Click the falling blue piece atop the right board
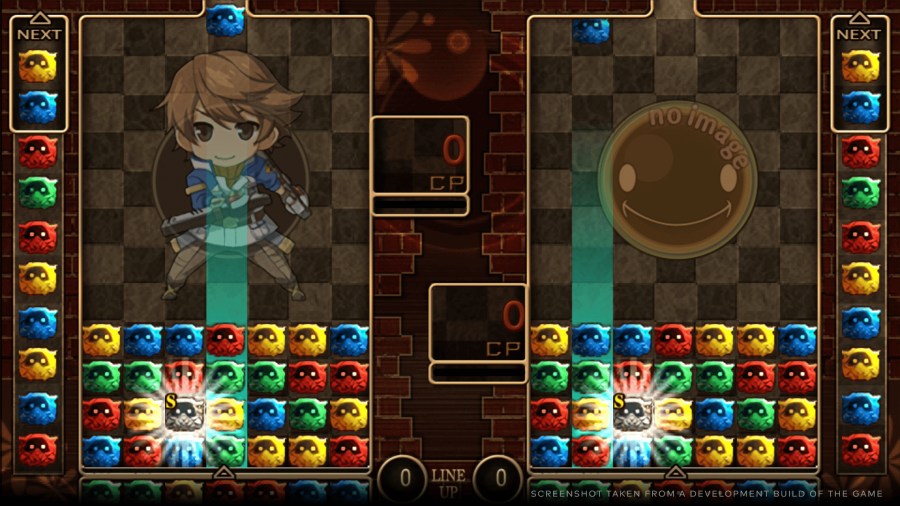This screenshot has height=506, width=900. click(591, 30)
